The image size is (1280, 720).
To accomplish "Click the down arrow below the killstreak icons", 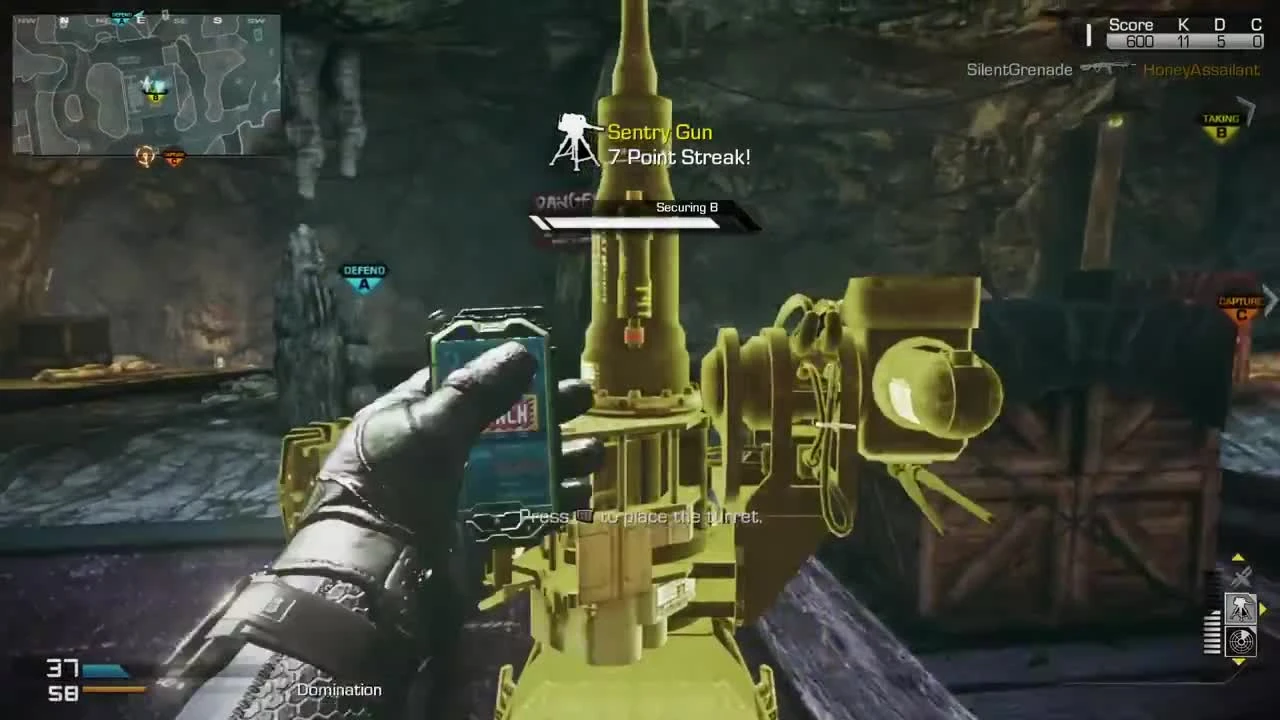I will pyautogui.click(x=1238, y=663).
